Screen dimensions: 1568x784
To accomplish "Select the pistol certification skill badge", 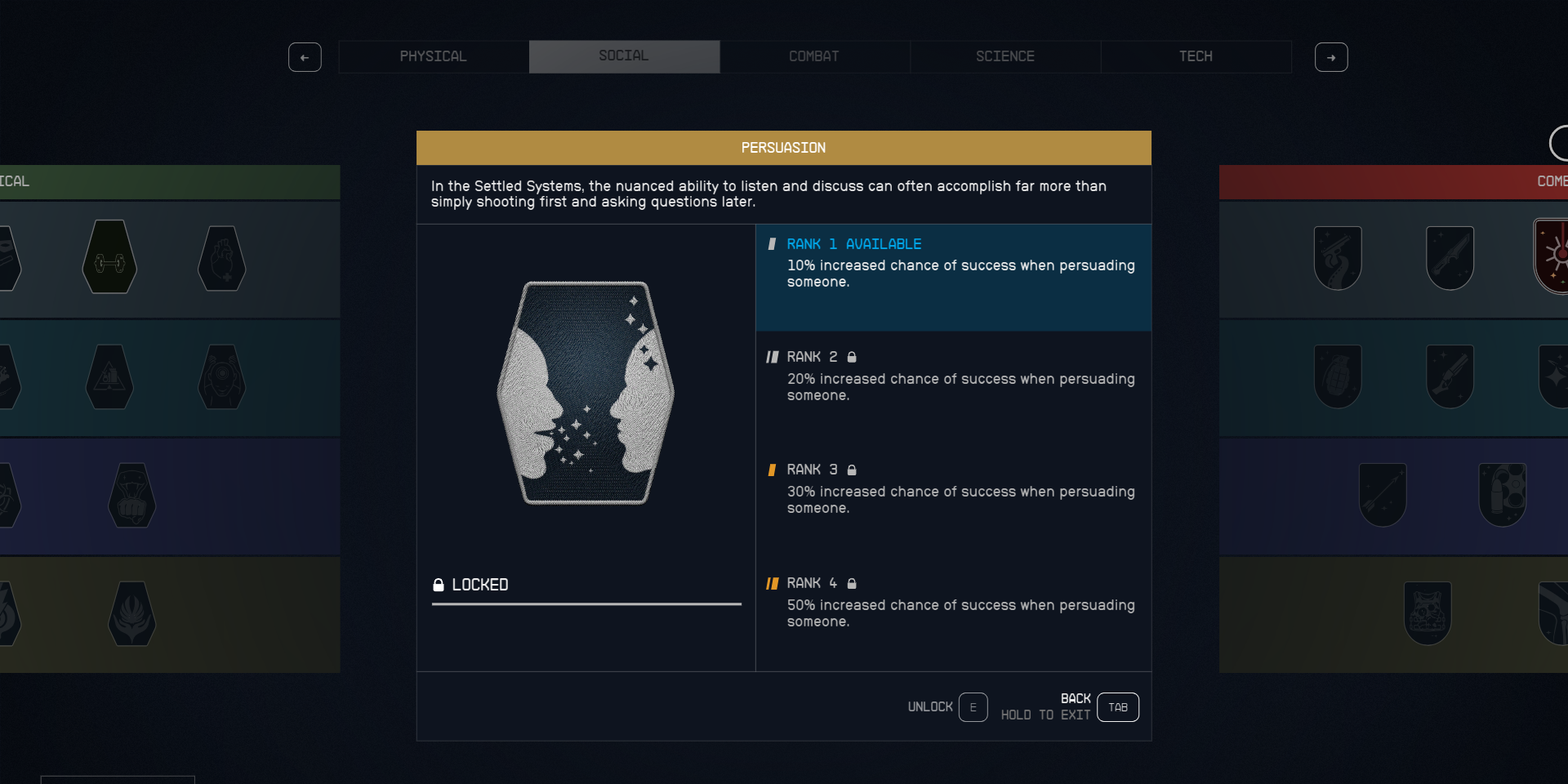I will (x=1338, y=256).
